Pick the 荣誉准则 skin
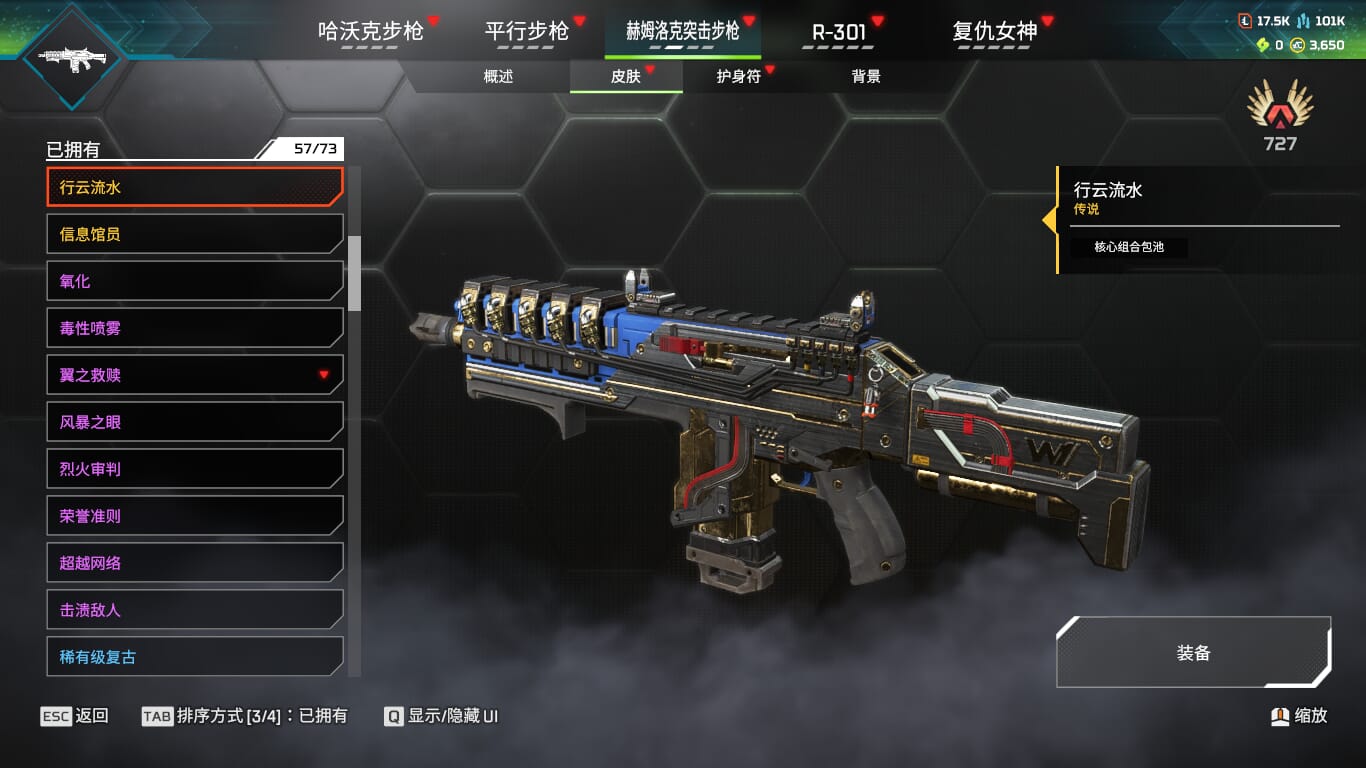This screenshot has width=1366, height=768. (195, 516)
